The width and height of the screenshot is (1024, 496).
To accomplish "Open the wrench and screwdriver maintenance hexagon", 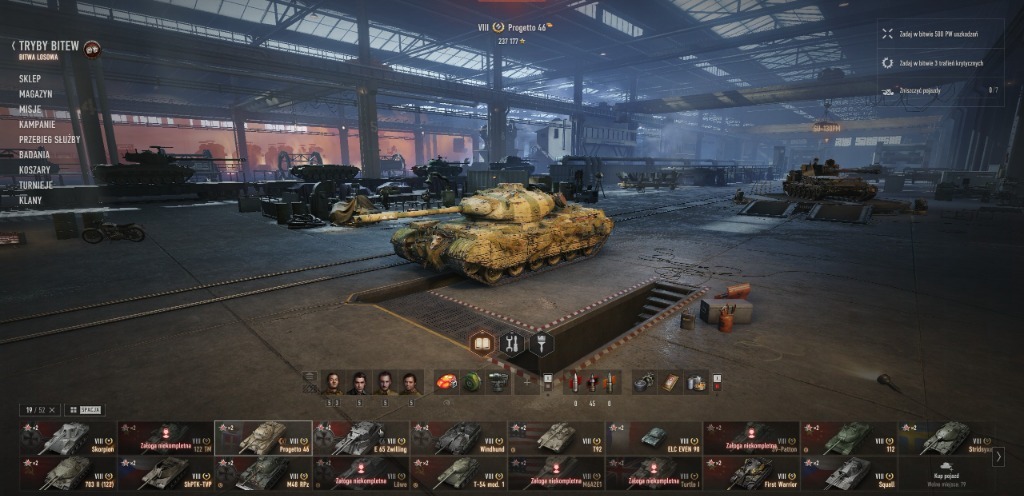I will click(x=512, y=344).
